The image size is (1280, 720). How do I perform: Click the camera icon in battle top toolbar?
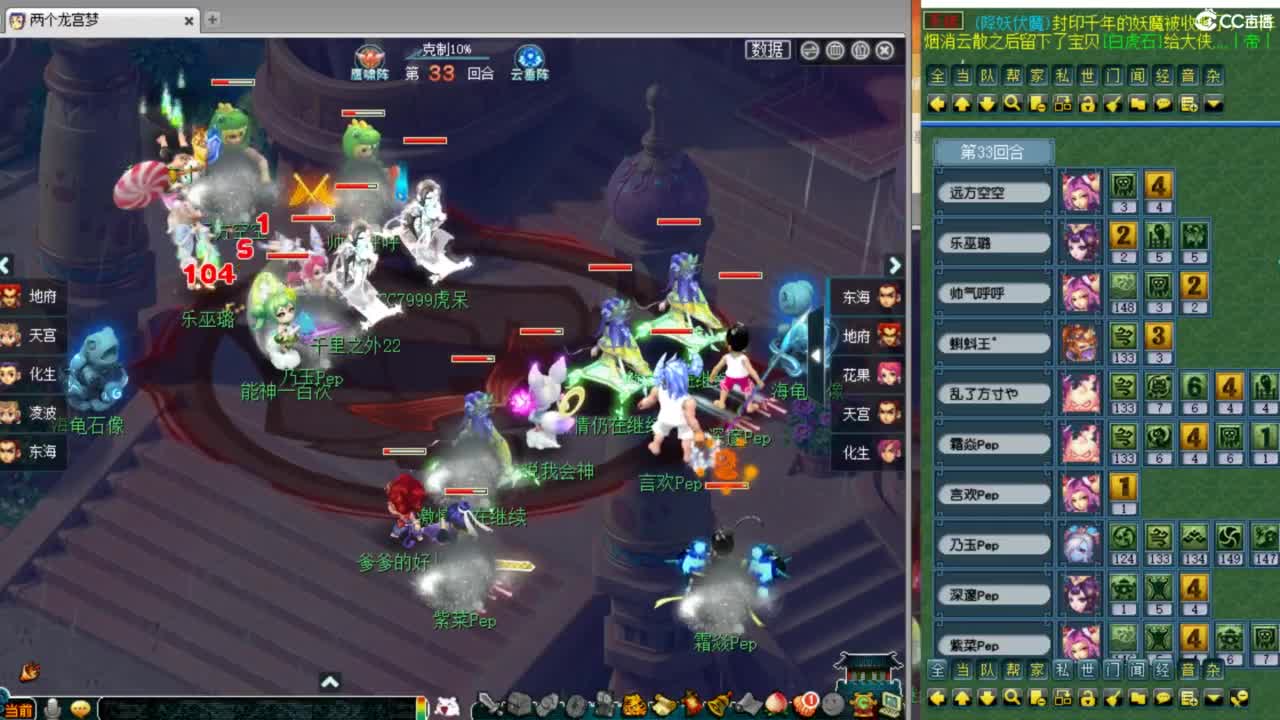pos(835,49)
